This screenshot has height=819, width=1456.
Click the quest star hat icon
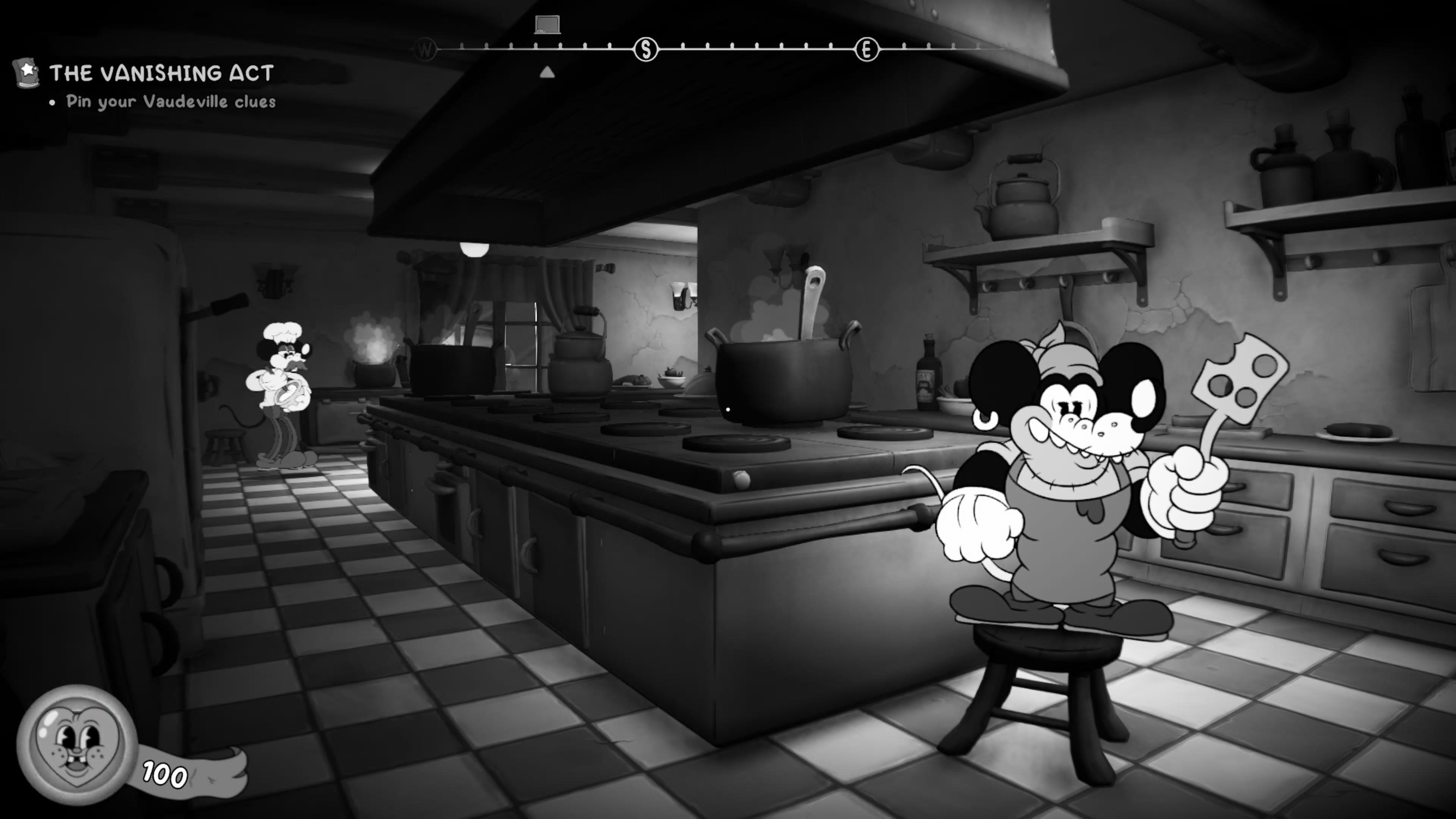(26, 72)
